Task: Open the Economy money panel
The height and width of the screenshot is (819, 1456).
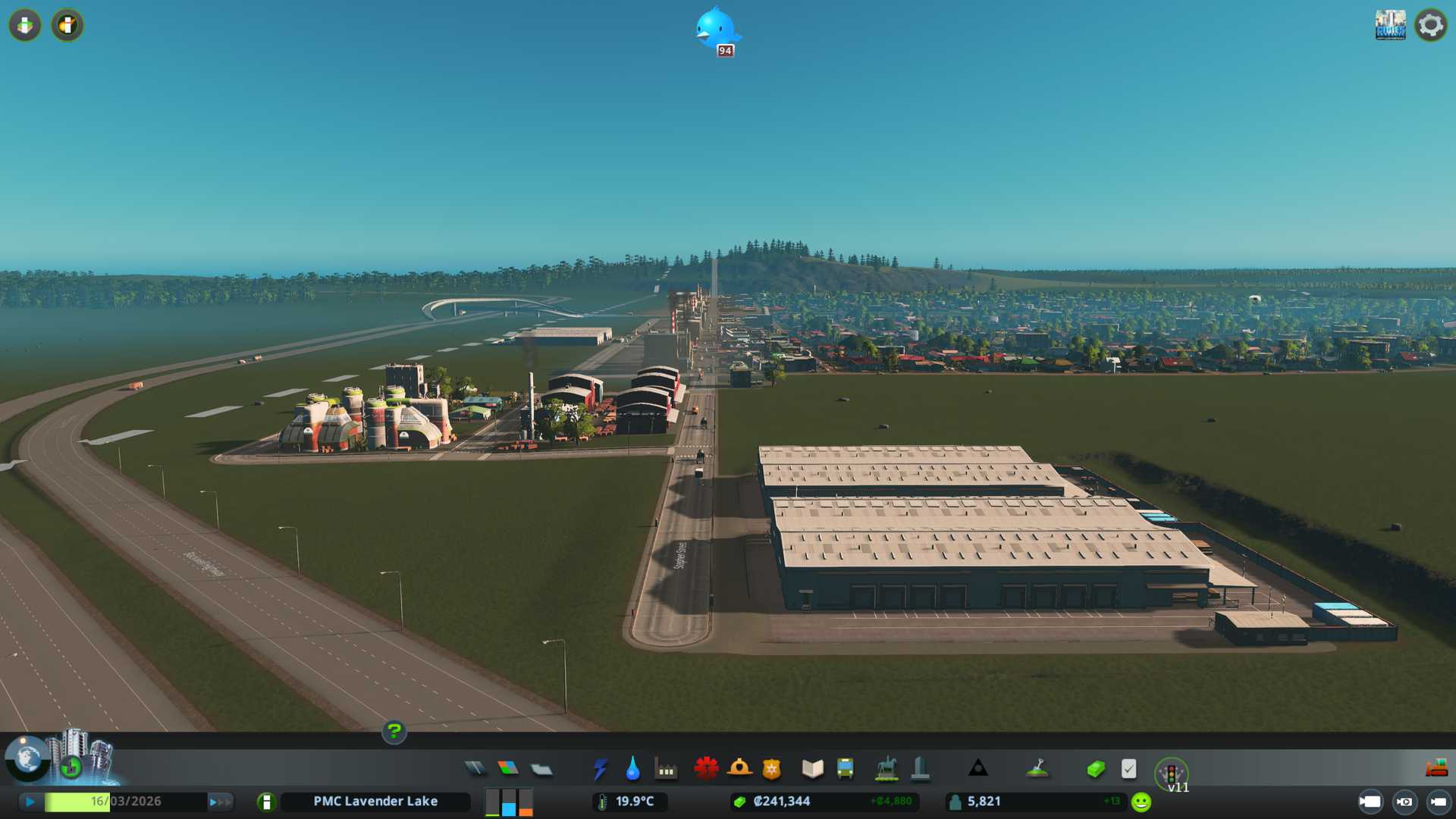Action: (1096, 769)
